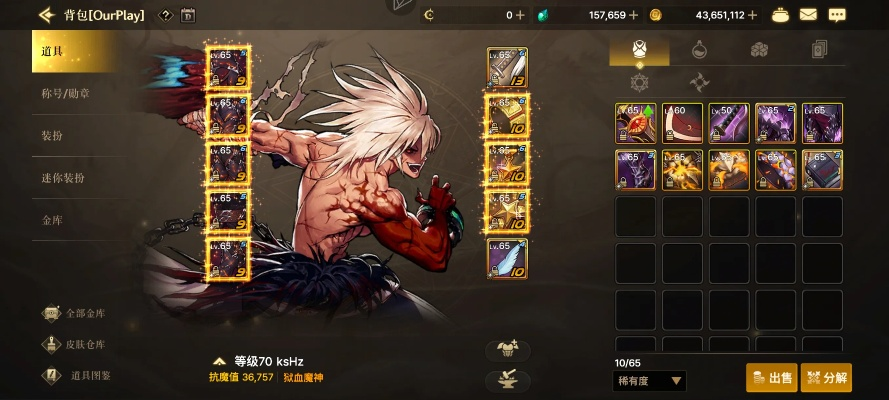
Task: Open the 称号/勋章 menu entry
Action: (66, 93)
